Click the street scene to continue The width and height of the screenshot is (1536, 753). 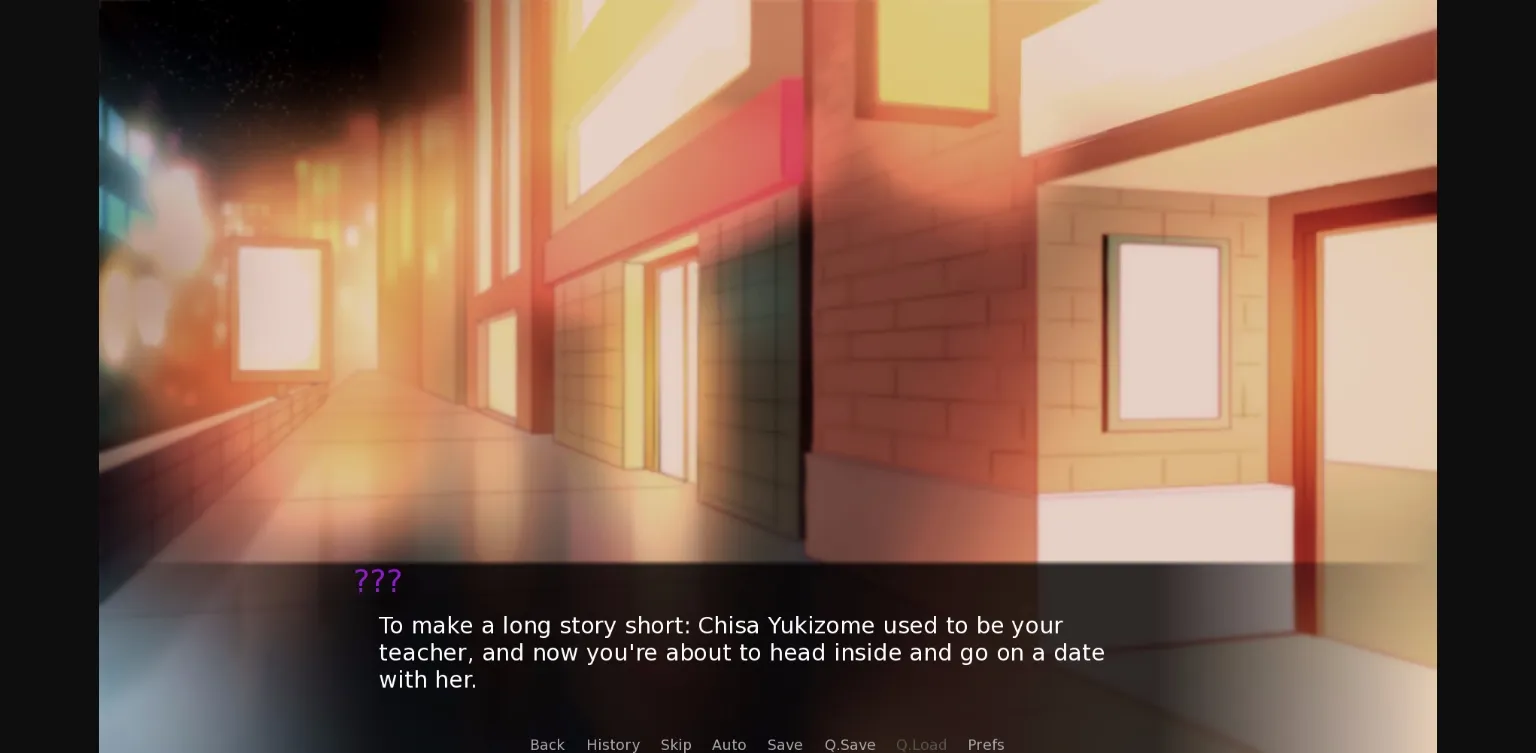pyautogui.click(x=700, y=300)
